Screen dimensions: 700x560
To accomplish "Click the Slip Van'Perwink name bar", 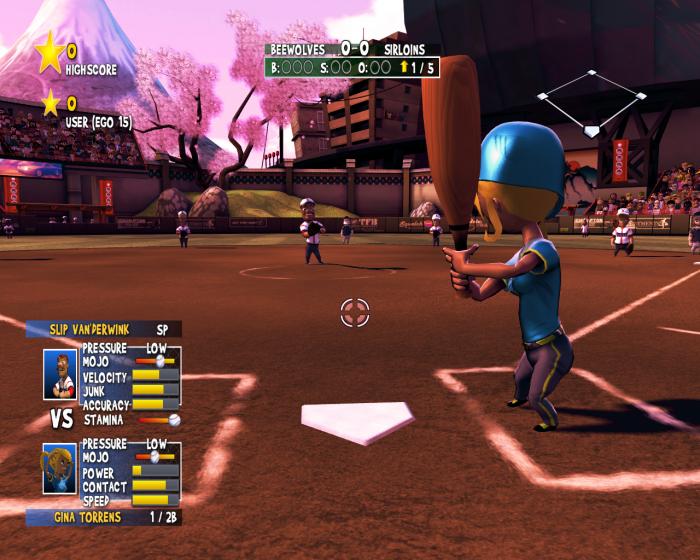I will (x=103, y=329).
